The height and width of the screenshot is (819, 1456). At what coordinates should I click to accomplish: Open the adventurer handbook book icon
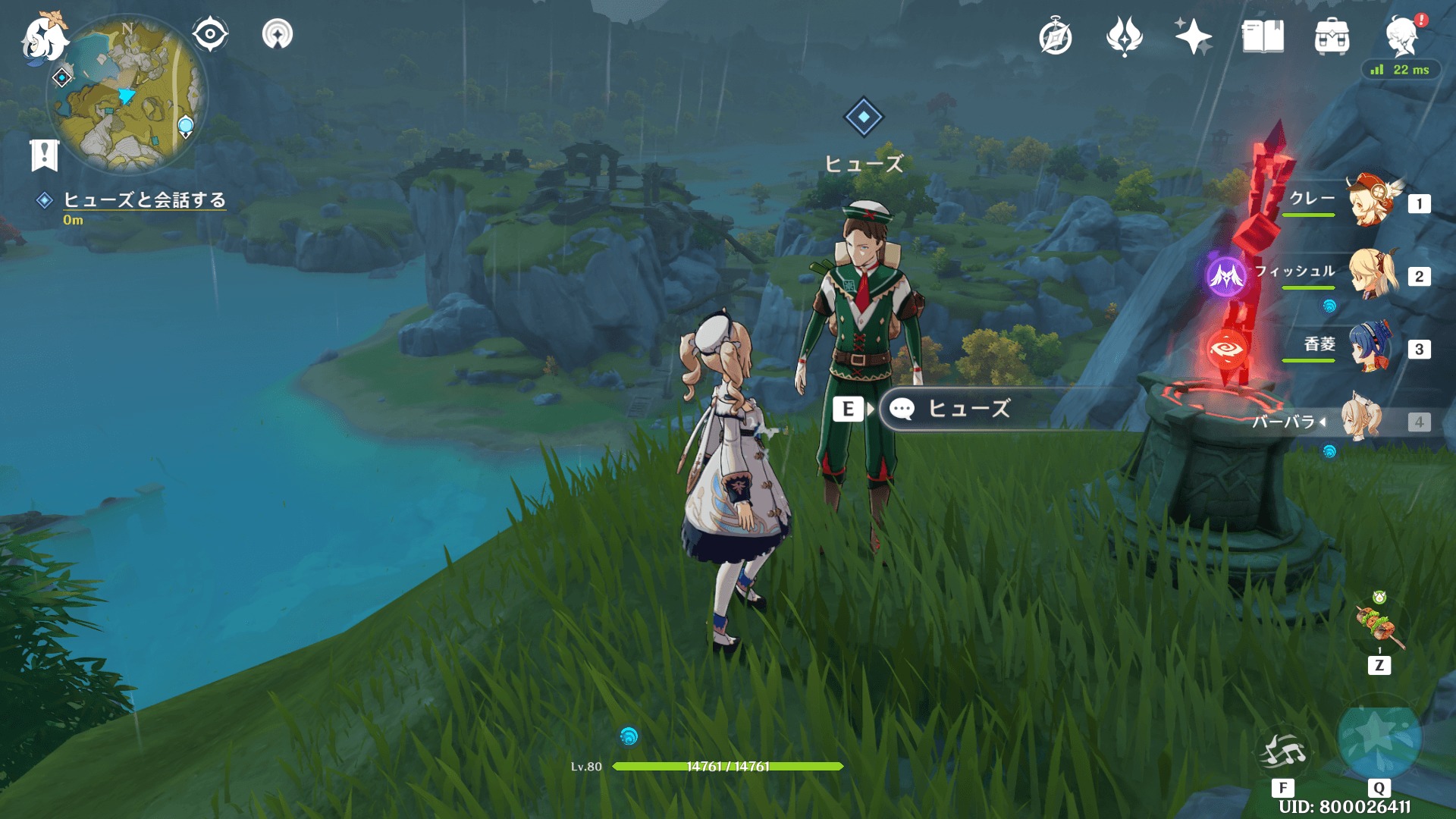tap(1263, 36)
